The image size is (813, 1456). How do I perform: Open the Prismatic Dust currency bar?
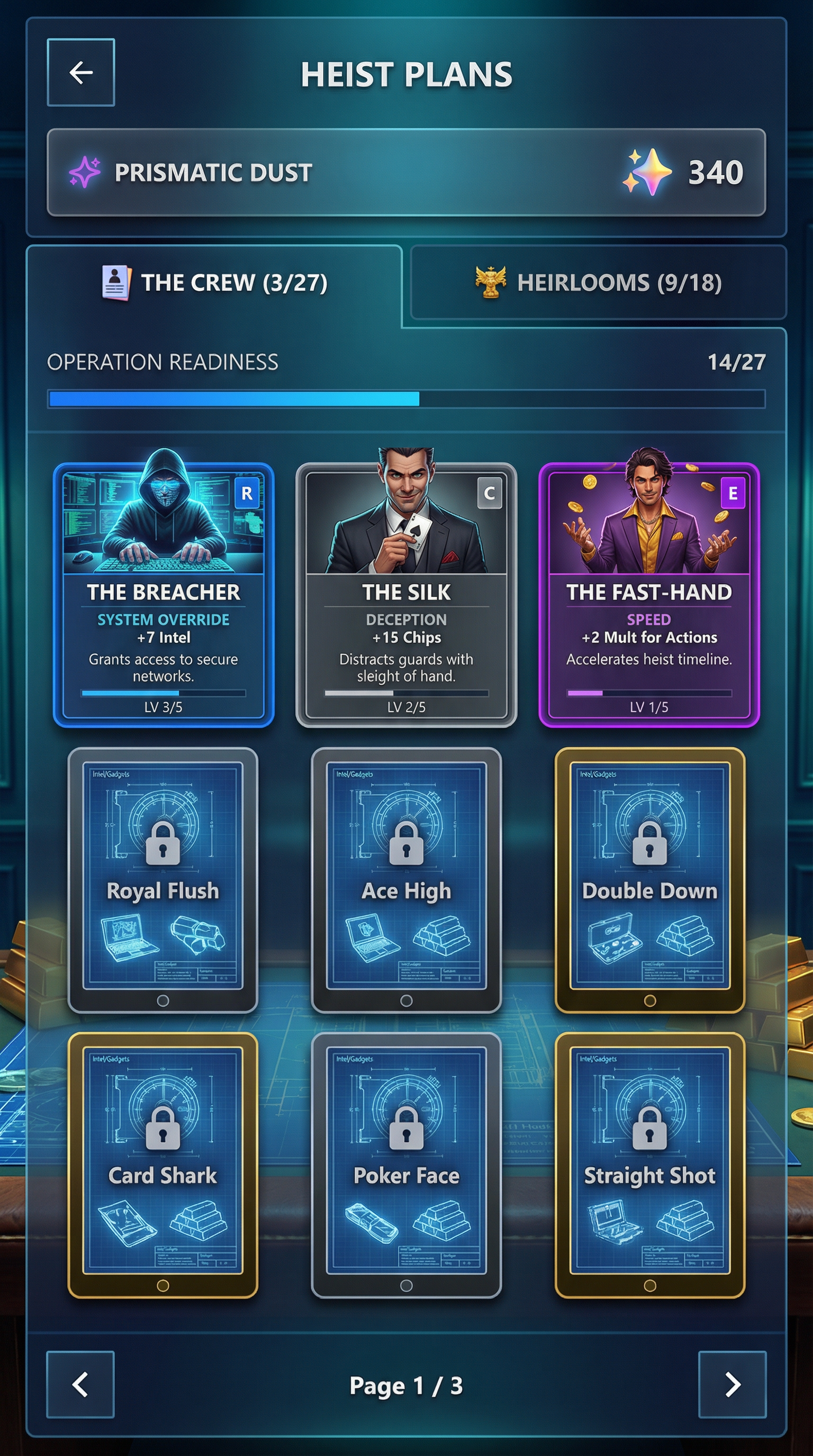click(406, 172)
